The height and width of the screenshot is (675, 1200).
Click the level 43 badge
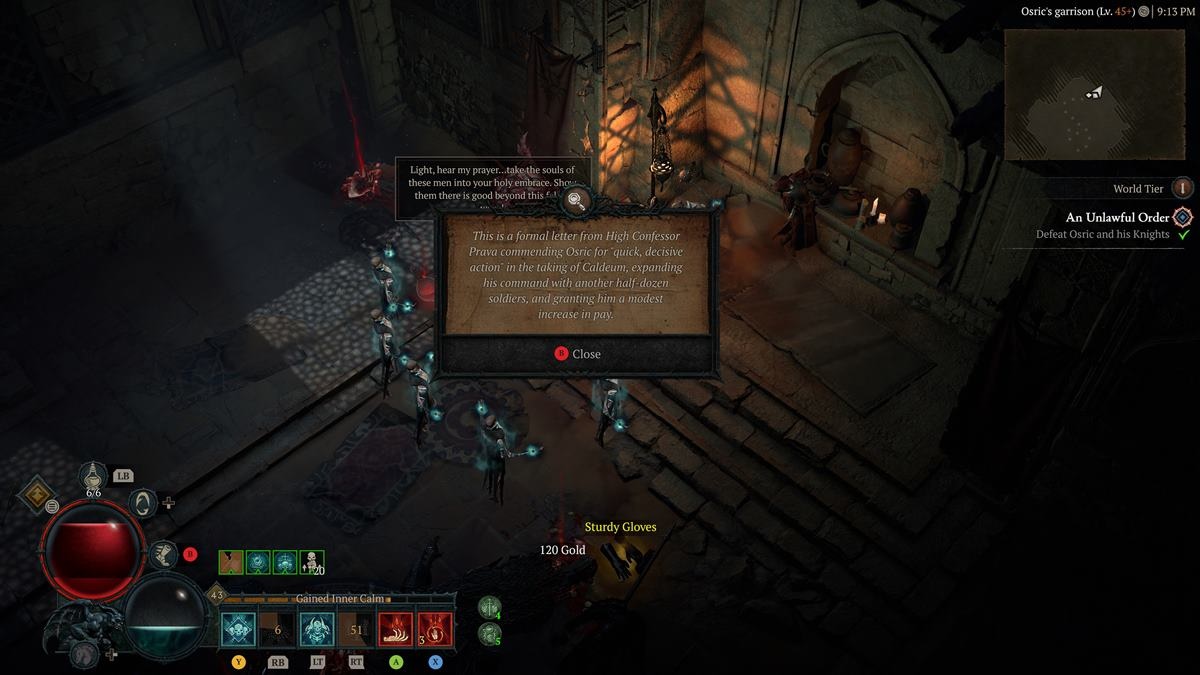[x=216, y=596]
